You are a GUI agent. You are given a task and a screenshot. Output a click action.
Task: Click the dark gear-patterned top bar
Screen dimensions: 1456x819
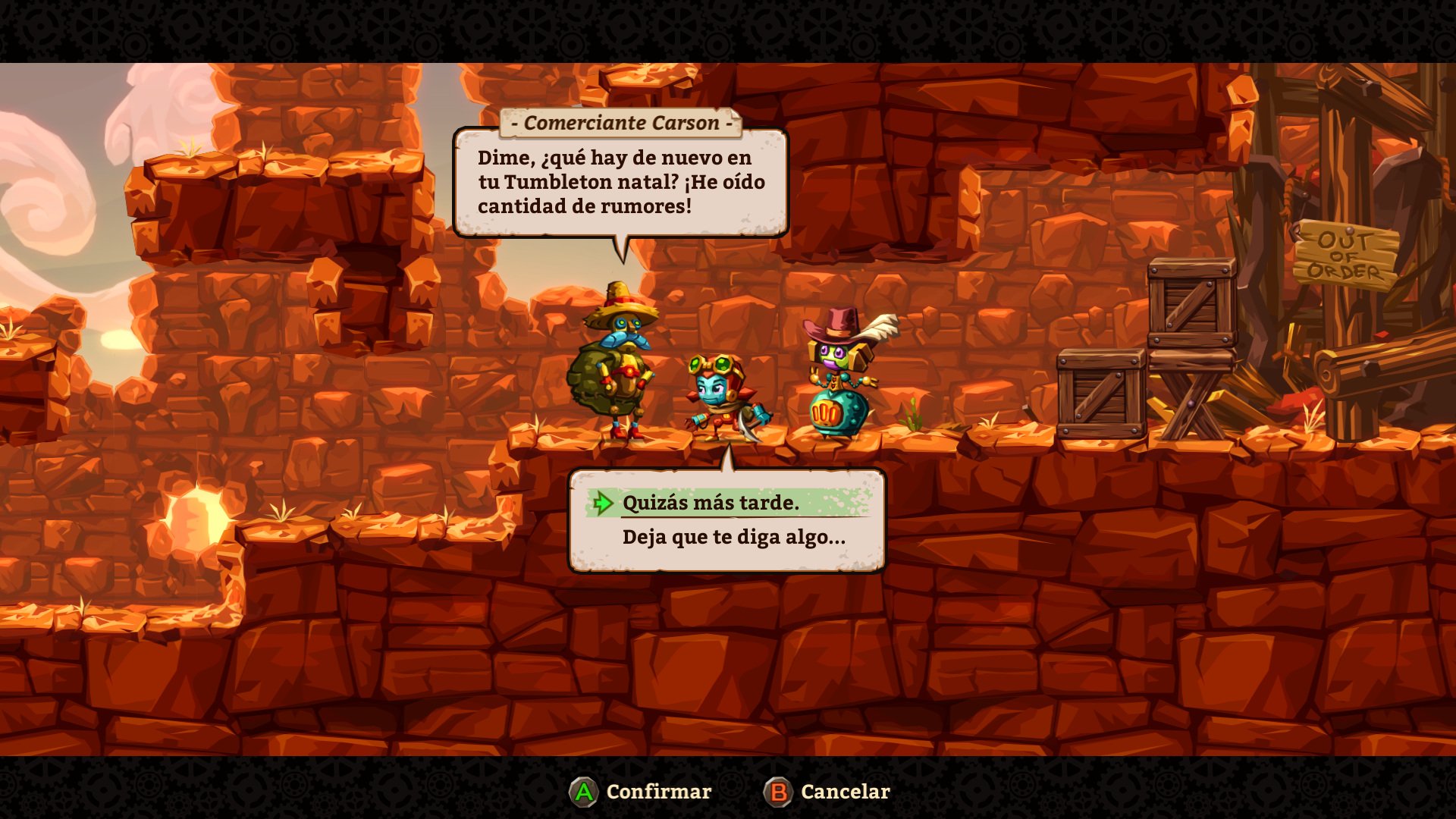[728, 30]
